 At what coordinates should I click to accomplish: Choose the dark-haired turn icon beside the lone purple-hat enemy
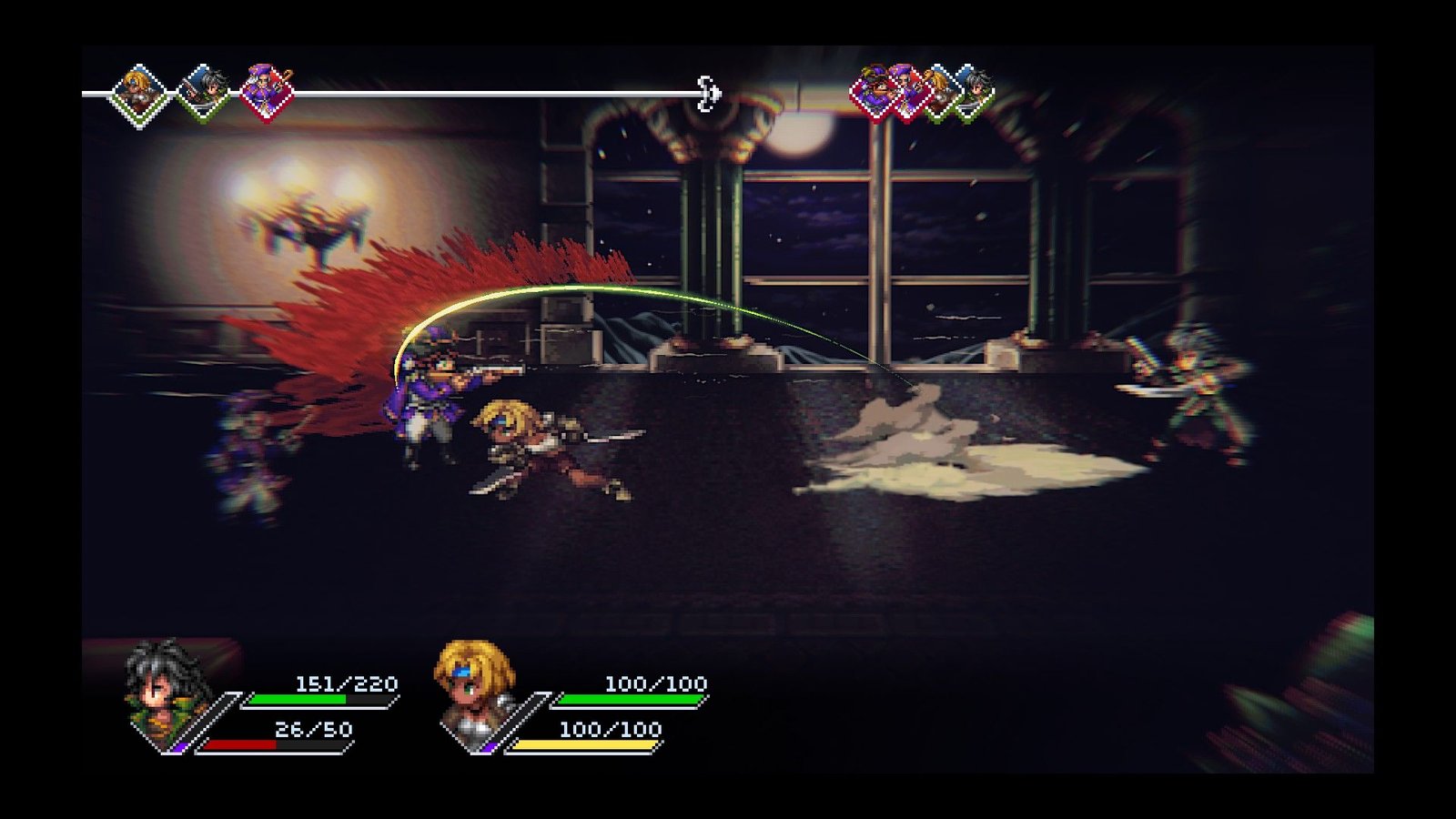(204, 94)
